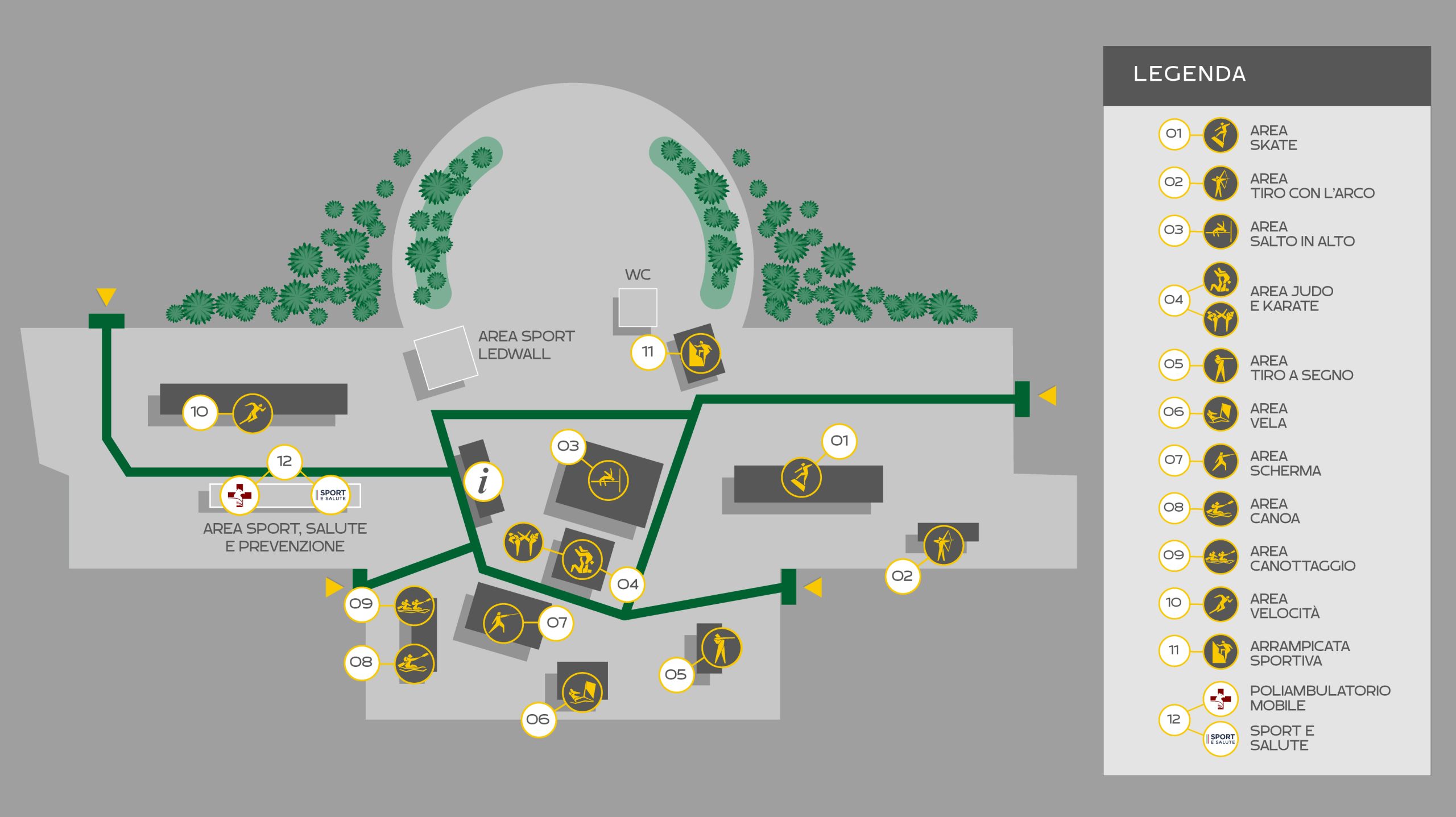The height and width of the screenshot is (817, 1456).
Task: Select Area Velocità in the legend
Action: pyautogui.click(x=1284, y=606)
